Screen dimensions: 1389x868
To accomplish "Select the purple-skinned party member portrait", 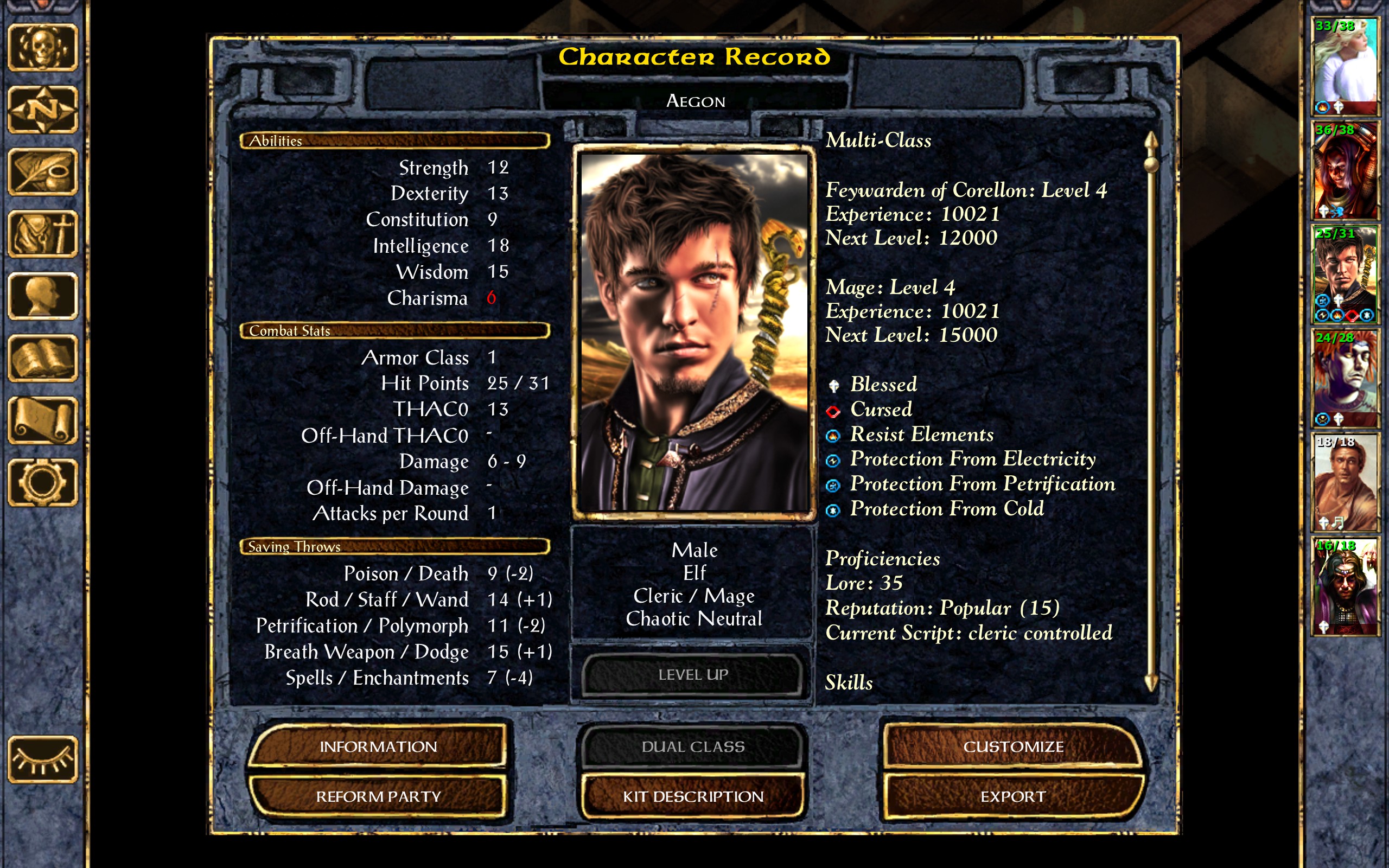I will [x=1345, y=376].
